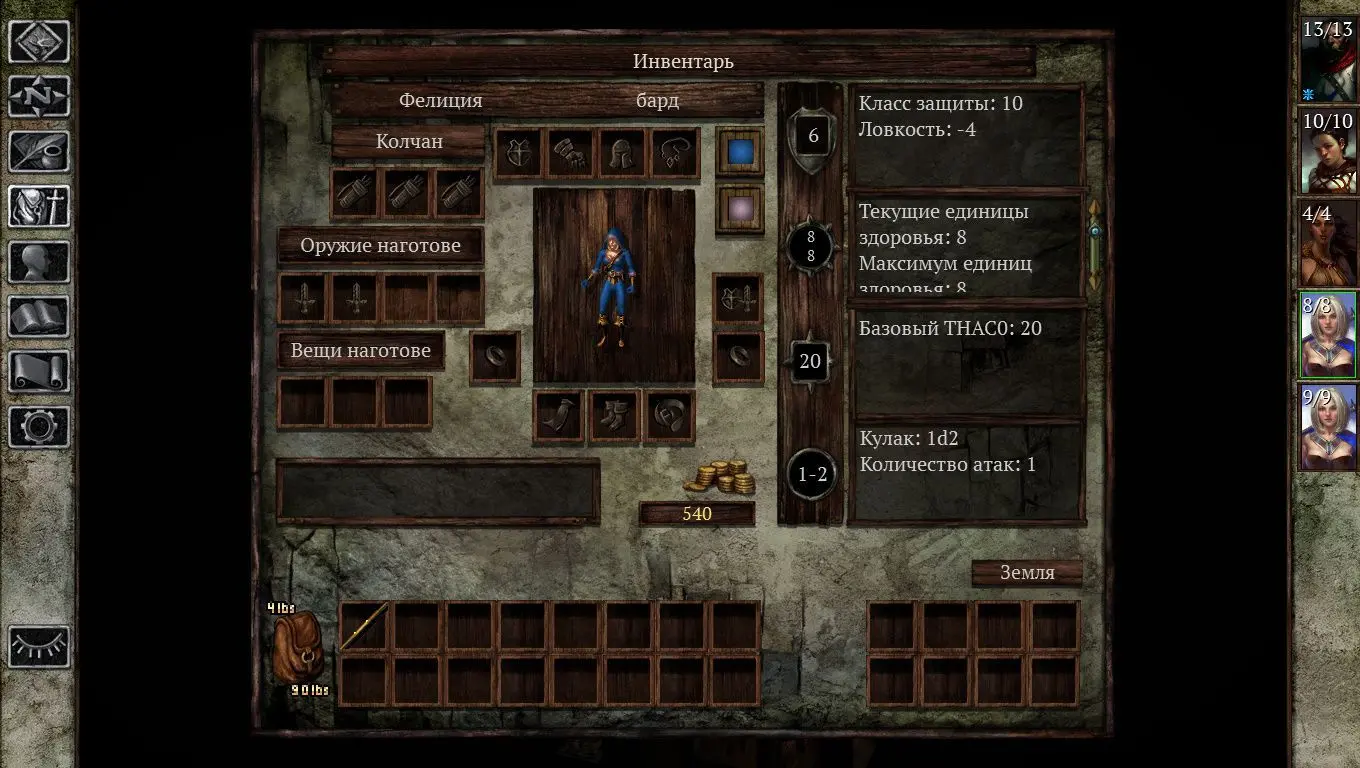The width and height of the screenshot is (1360, 768).
Task: Select the party portrait showing 10/10
Action: coord(1328,152)
